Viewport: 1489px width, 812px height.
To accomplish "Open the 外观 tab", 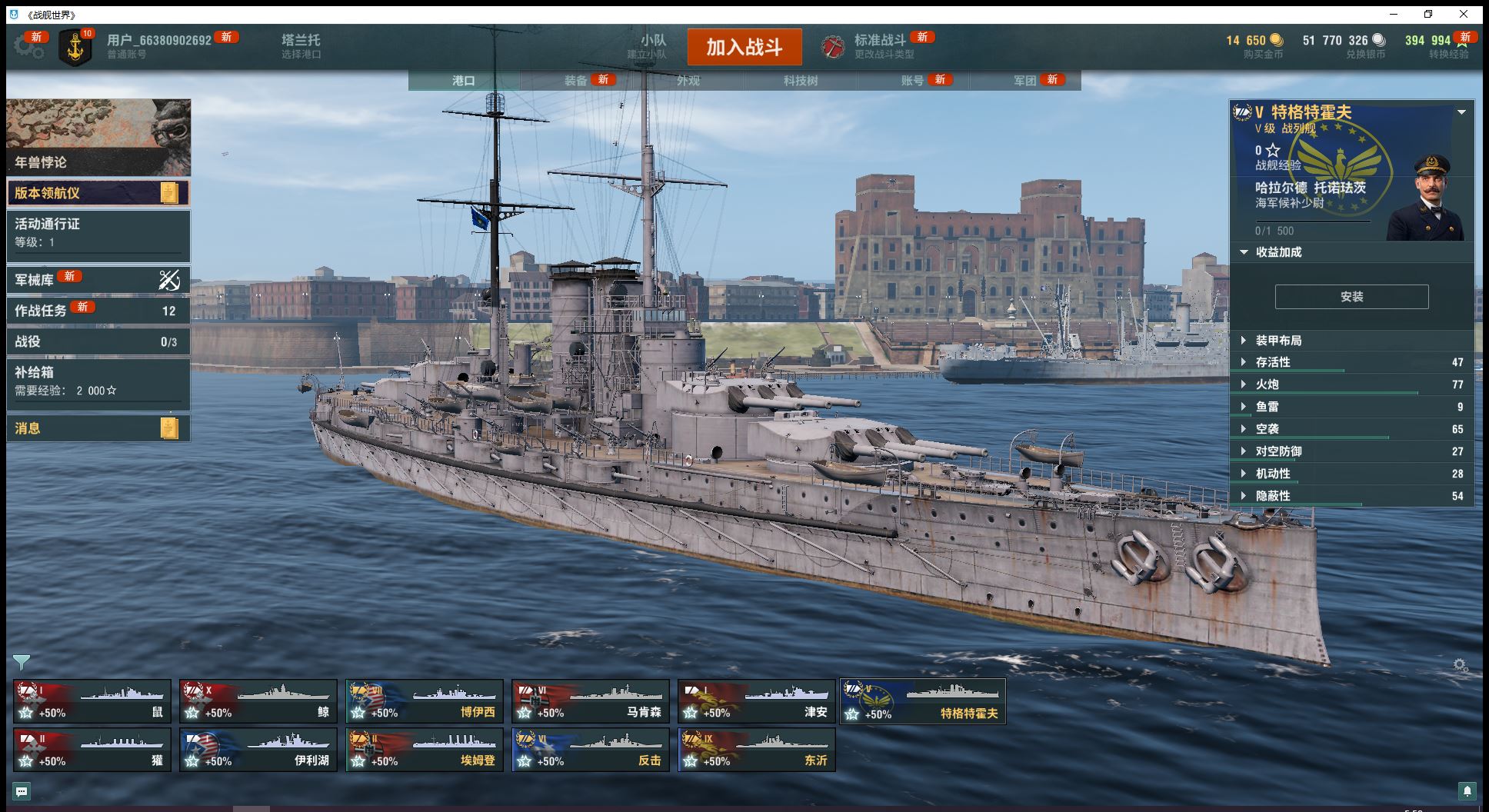I will [x=688, y=81].
